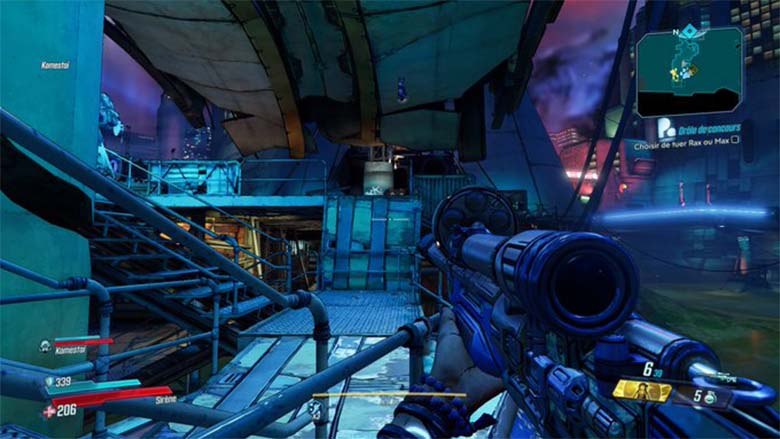Tick the Choisir de tuer Rax ou Max checkbox
The height and width of the screenshot is (439, 780).
click(735, 142)
